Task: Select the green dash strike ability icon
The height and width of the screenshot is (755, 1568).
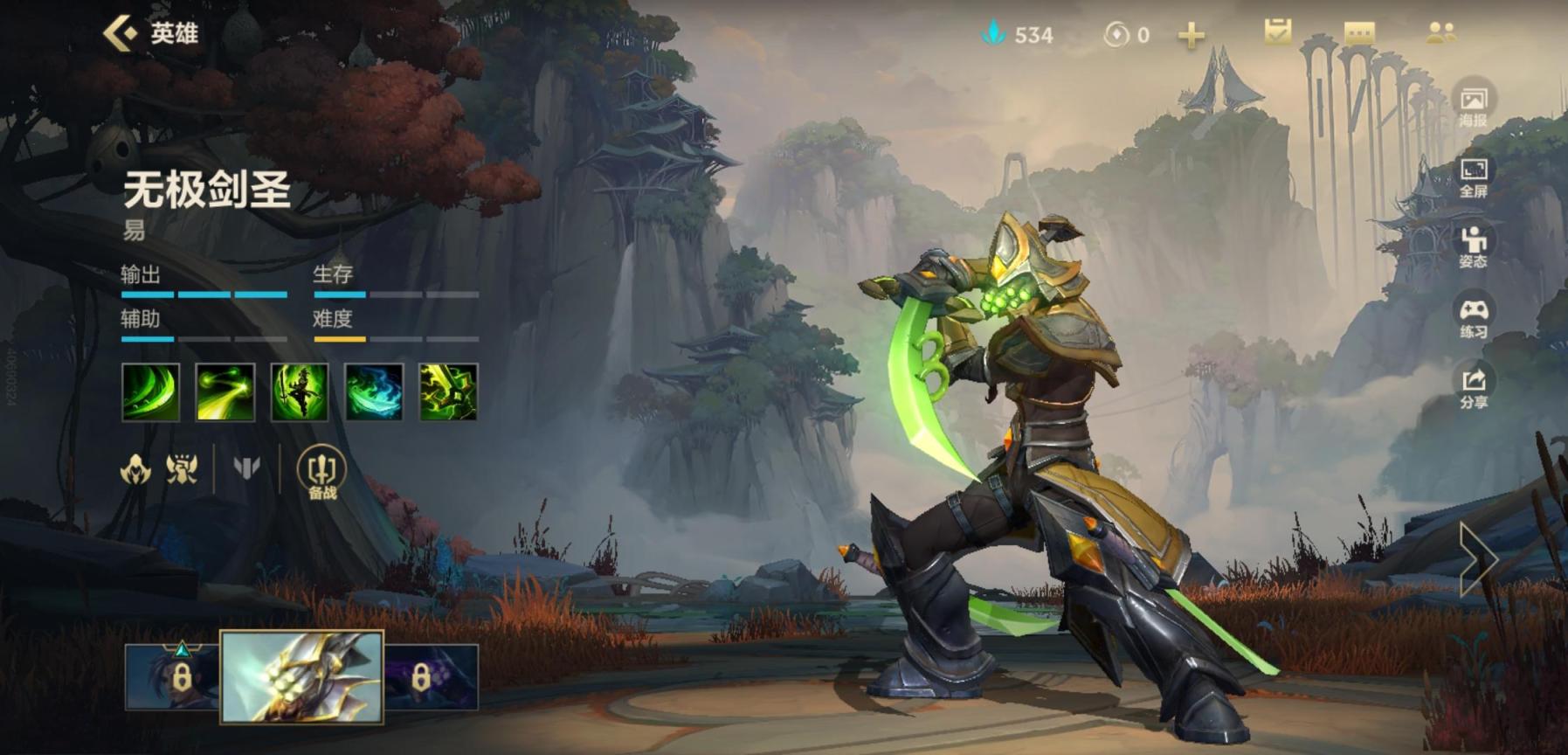Action: 225,392
